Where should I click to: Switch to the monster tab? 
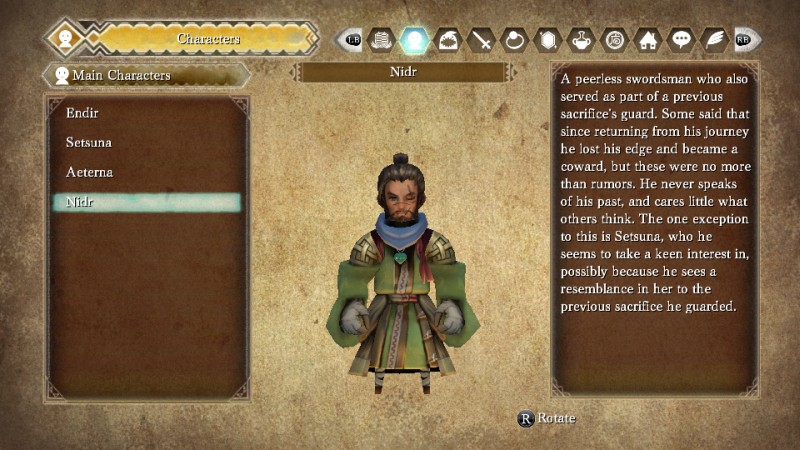coord(448,40)
